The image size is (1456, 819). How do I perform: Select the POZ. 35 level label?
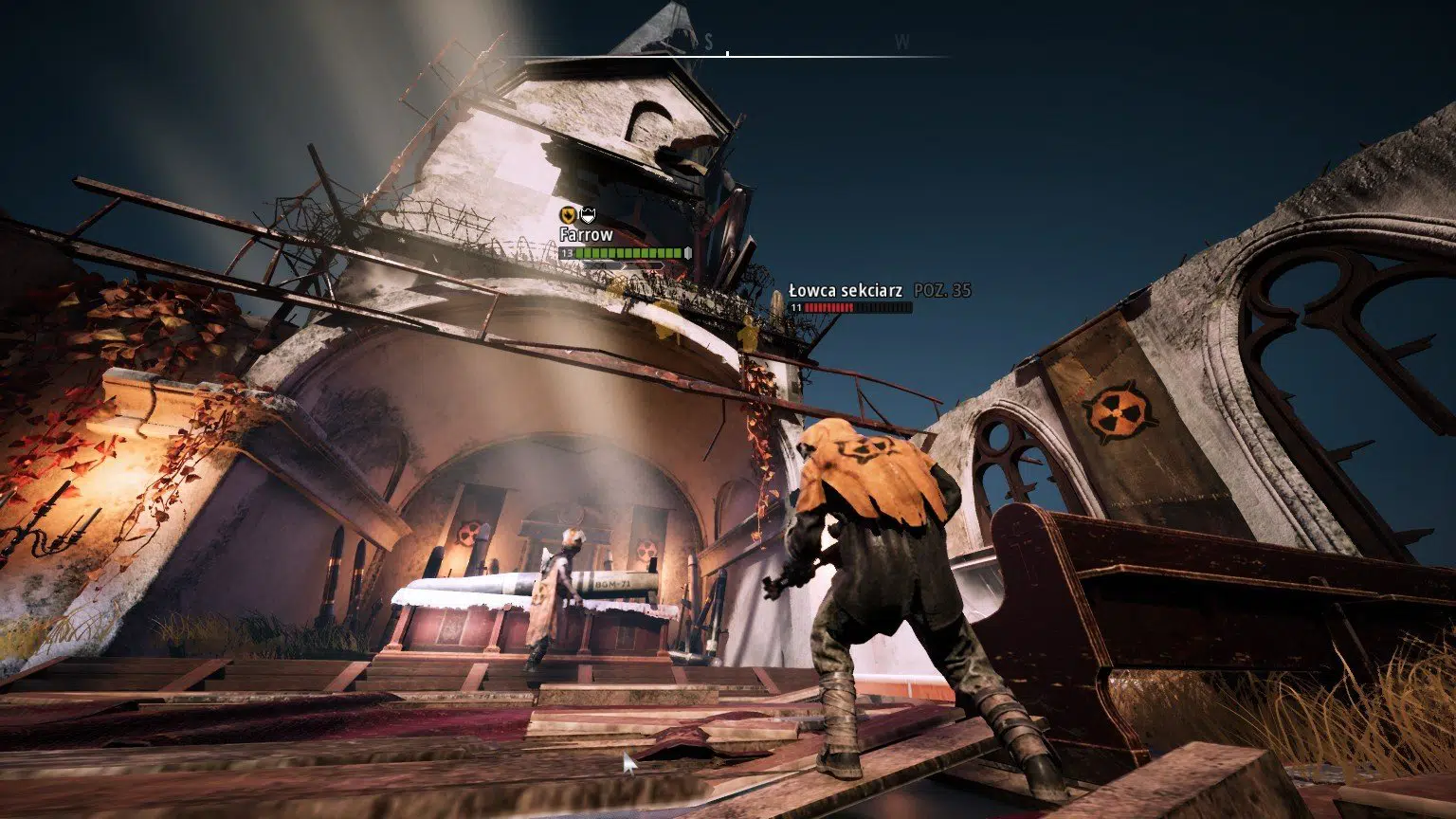[x=943, y=290]
